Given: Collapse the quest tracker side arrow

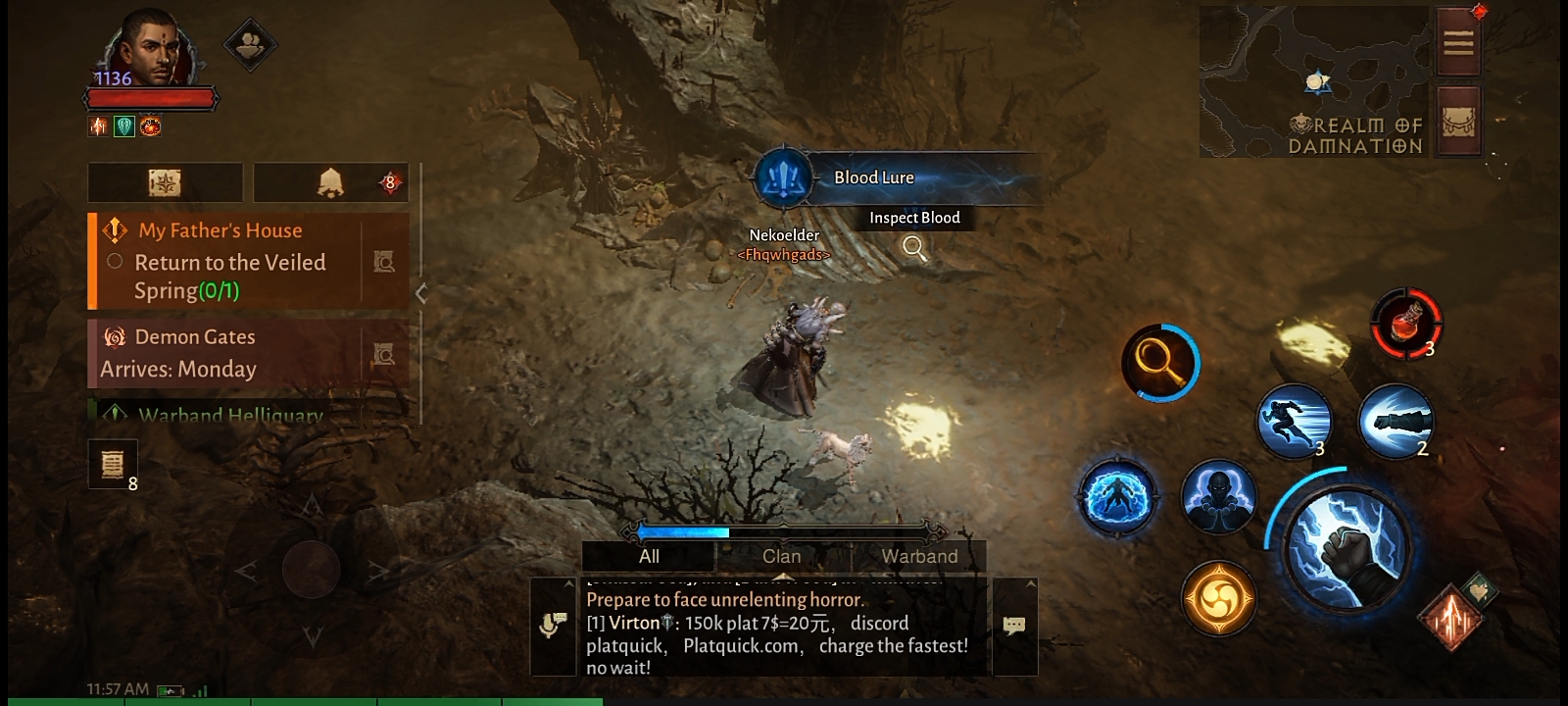Looking at the screenshot, I should [x=421, y=293].
